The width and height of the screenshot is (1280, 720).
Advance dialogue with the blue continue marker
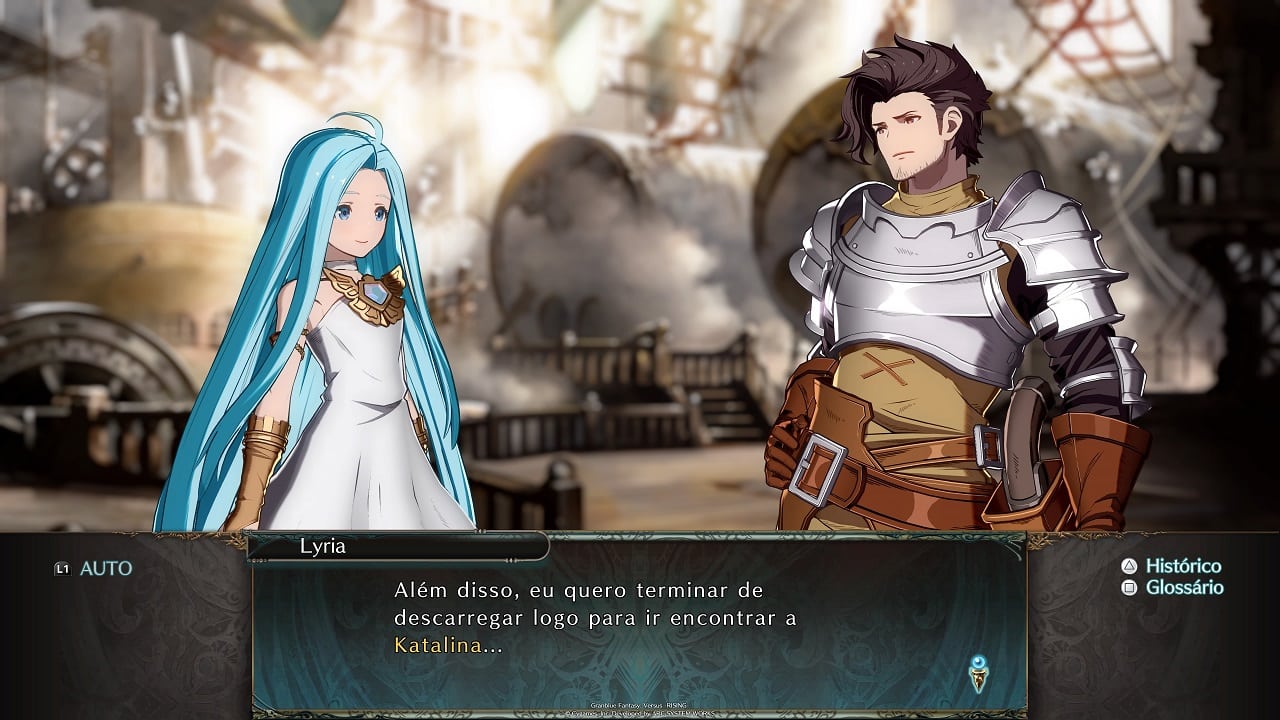pyautogui.click(x=978, y=673)
